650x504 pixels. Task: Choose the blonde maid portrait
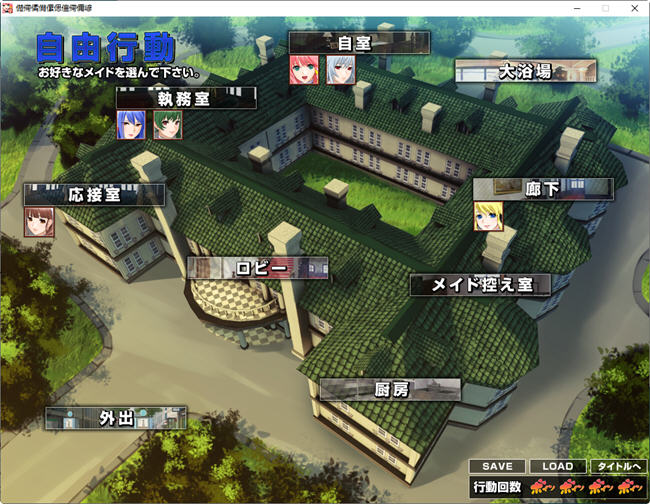tap(488, 216)
